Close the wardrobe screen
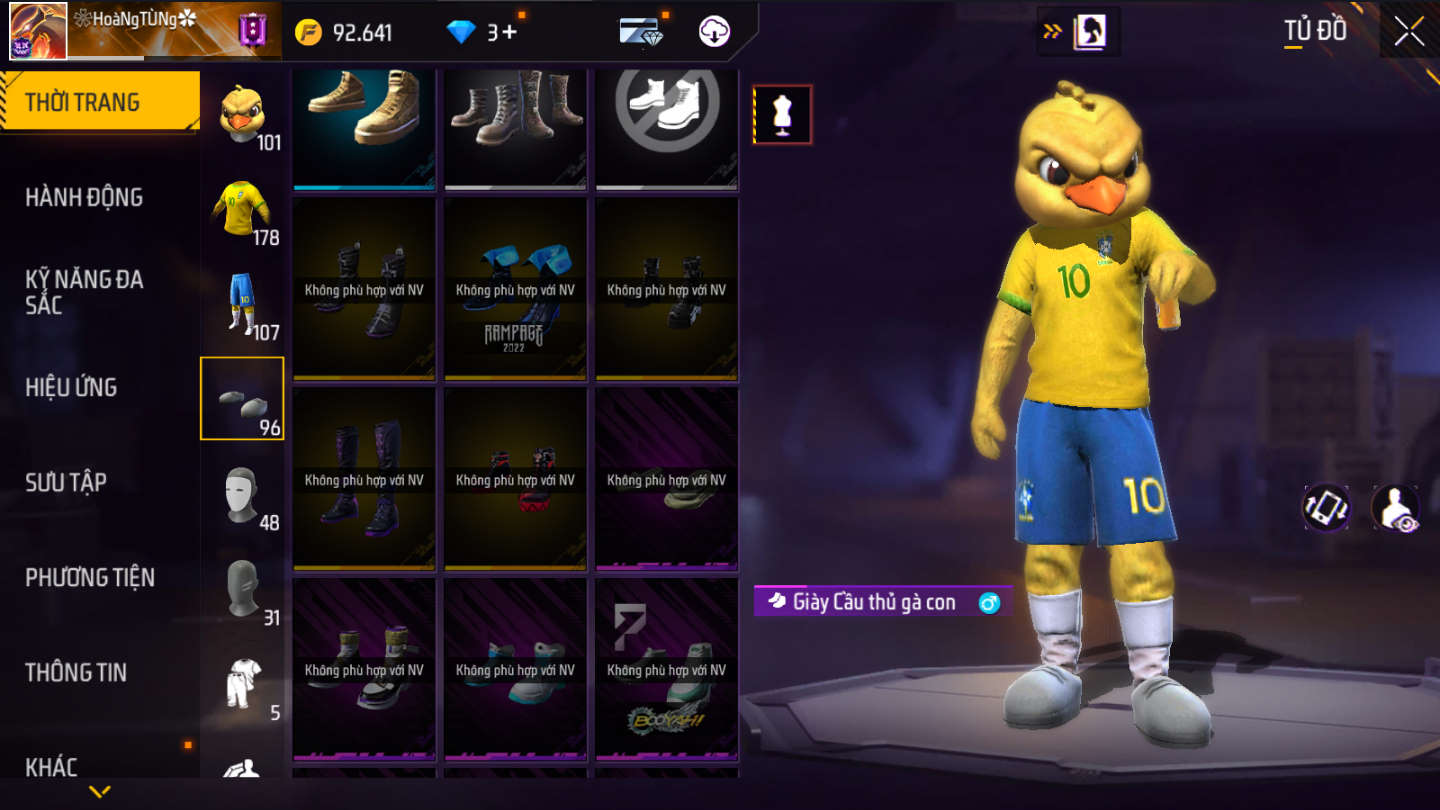The width and height of the screenshot is (1440, 810). click(1409, 31)
